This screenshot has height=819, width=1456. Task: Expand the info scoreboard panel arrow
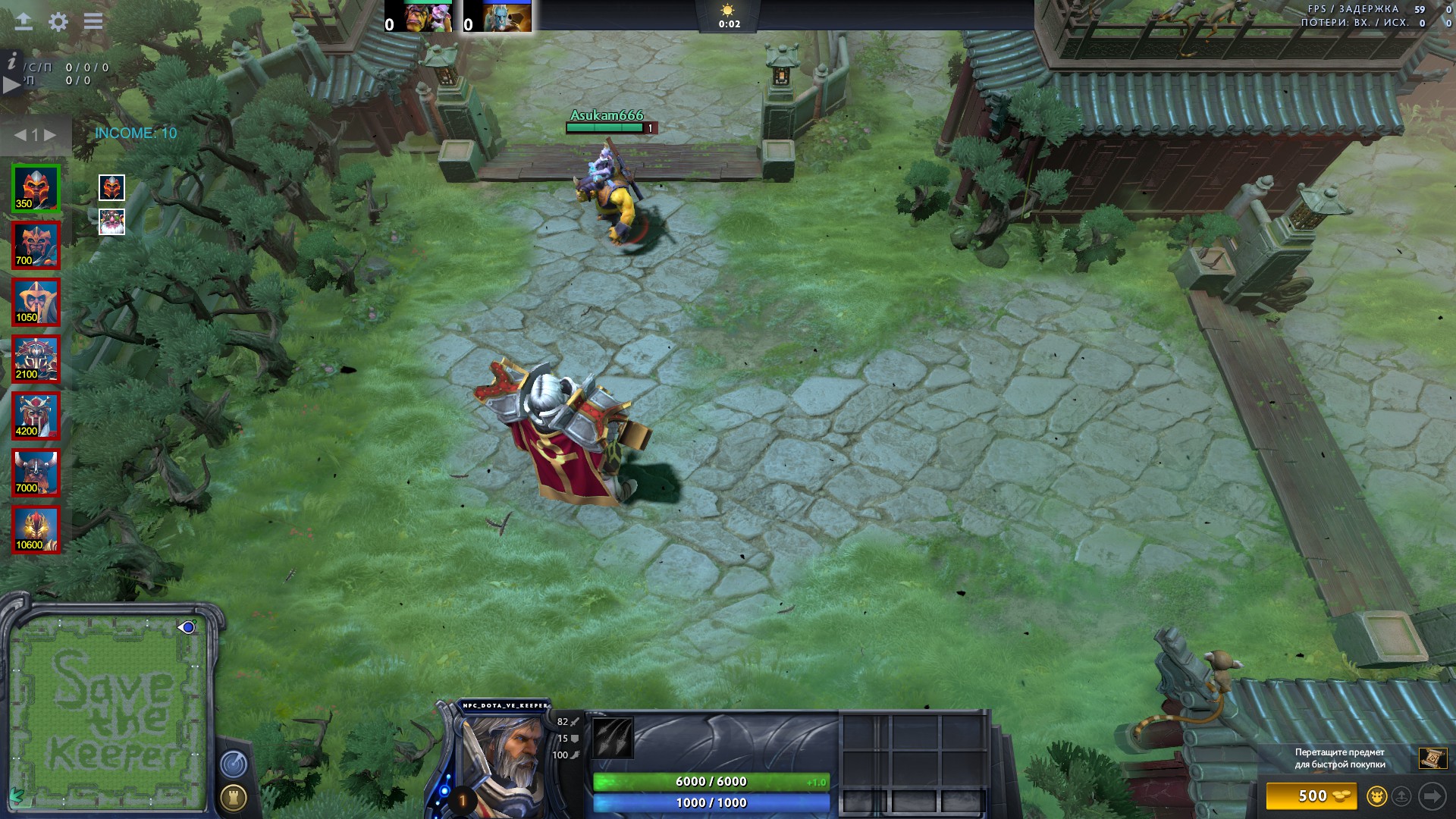click(11, 84)
